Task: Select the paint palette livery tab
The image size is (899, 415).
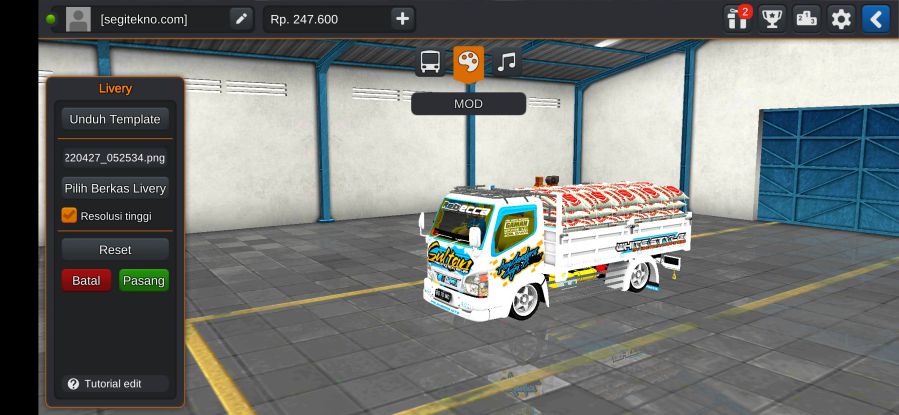Action: (468, 63)
